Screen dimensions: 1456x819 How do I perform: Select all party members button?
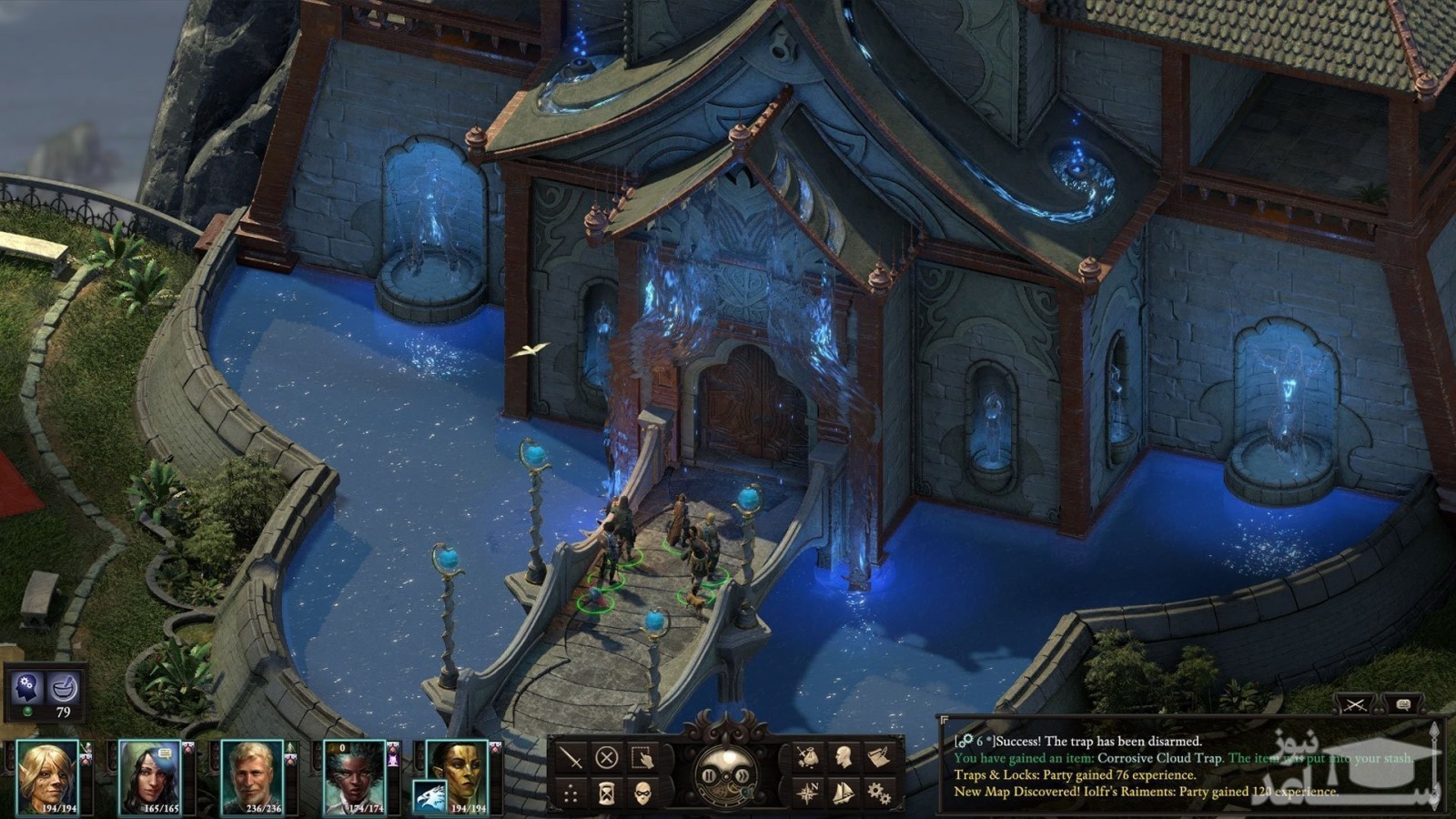click(642, 757)
